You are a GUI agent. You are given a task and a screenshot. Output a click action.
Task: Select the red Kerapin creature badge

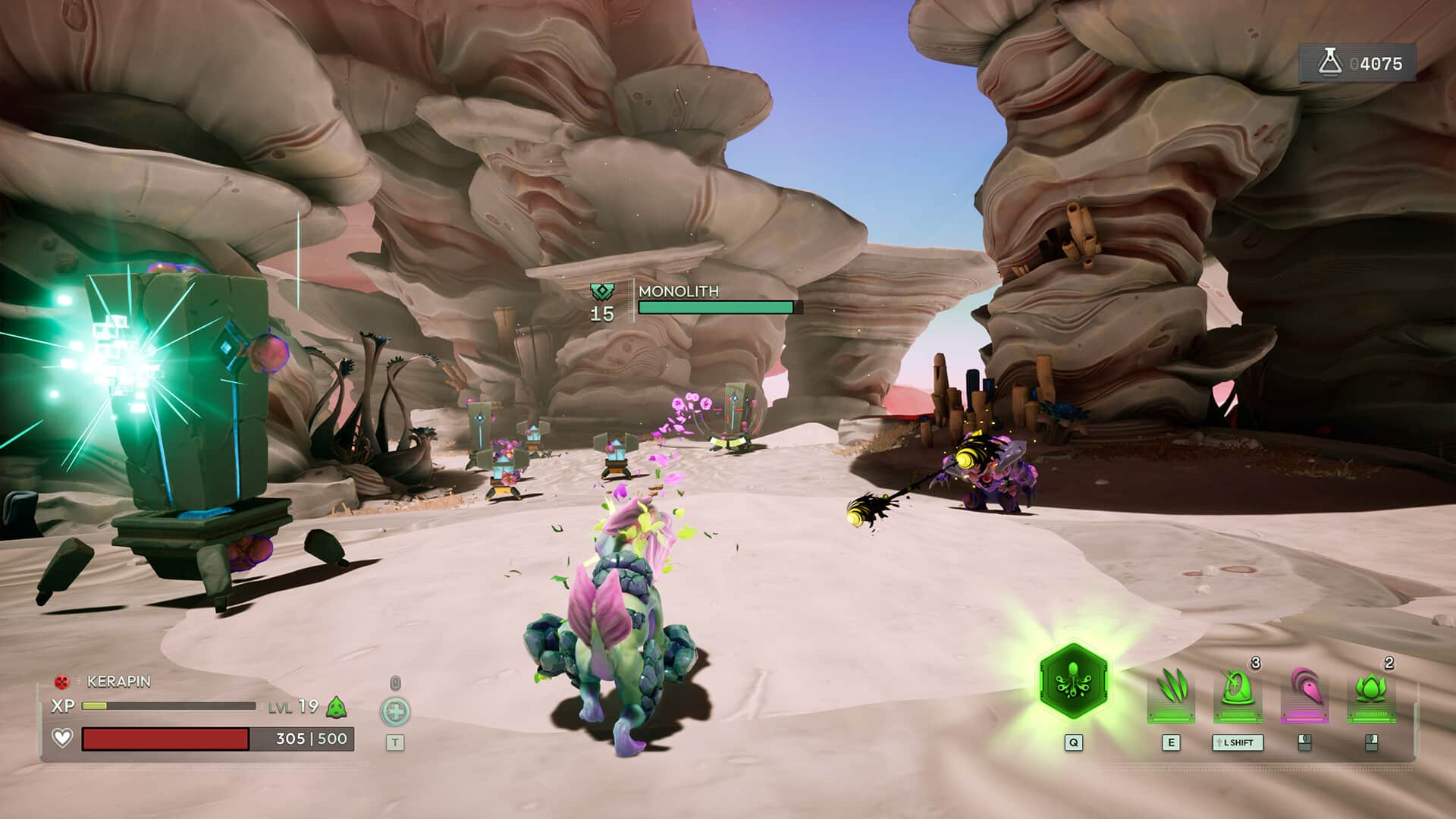click(x=62, y=682)
